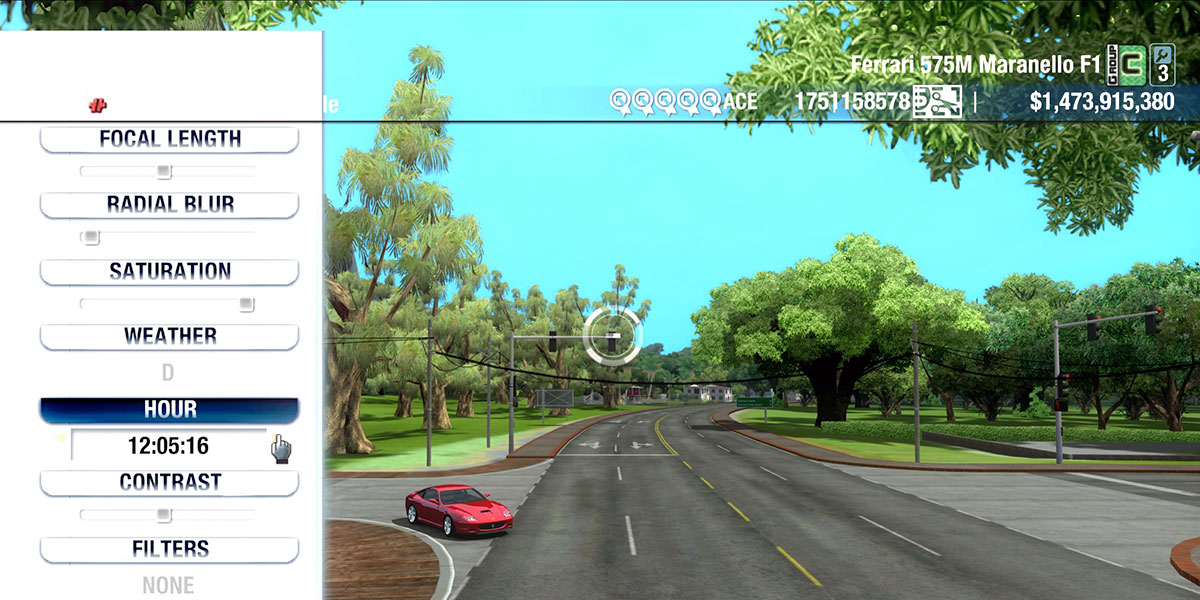Screen dimensions: 1200x600
Task: Select the highlighted Hour option
Action: 169,410
